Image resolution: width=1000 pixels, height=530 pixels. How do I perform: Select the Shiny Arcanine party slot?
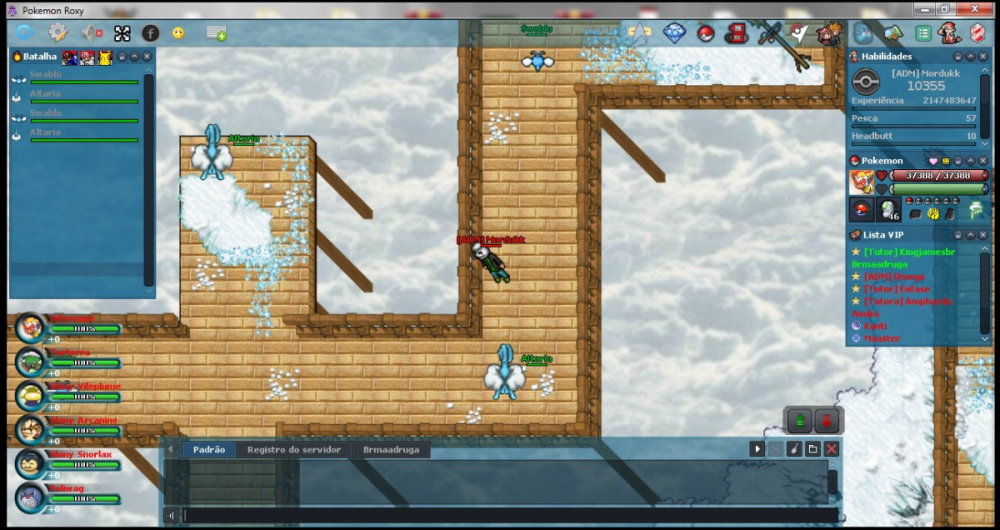click(x=31, y=428)
